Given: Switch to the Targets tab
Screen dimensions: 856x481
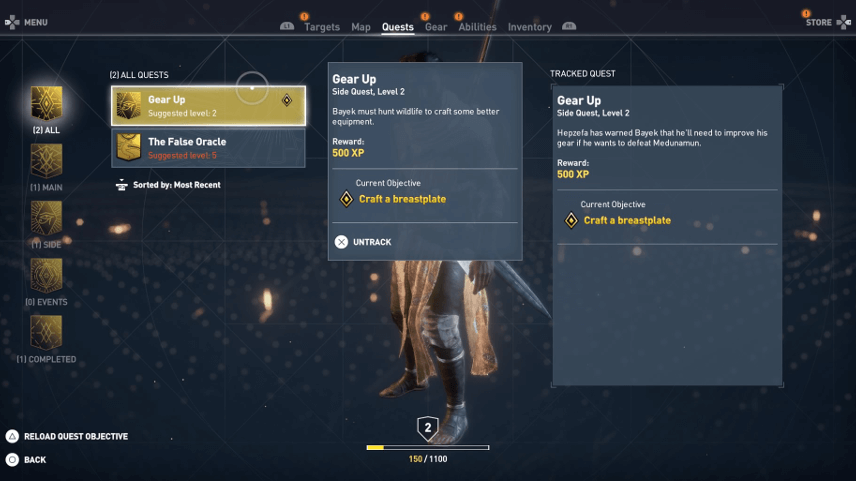Looking at the screenshot, I should coord(321,27).
